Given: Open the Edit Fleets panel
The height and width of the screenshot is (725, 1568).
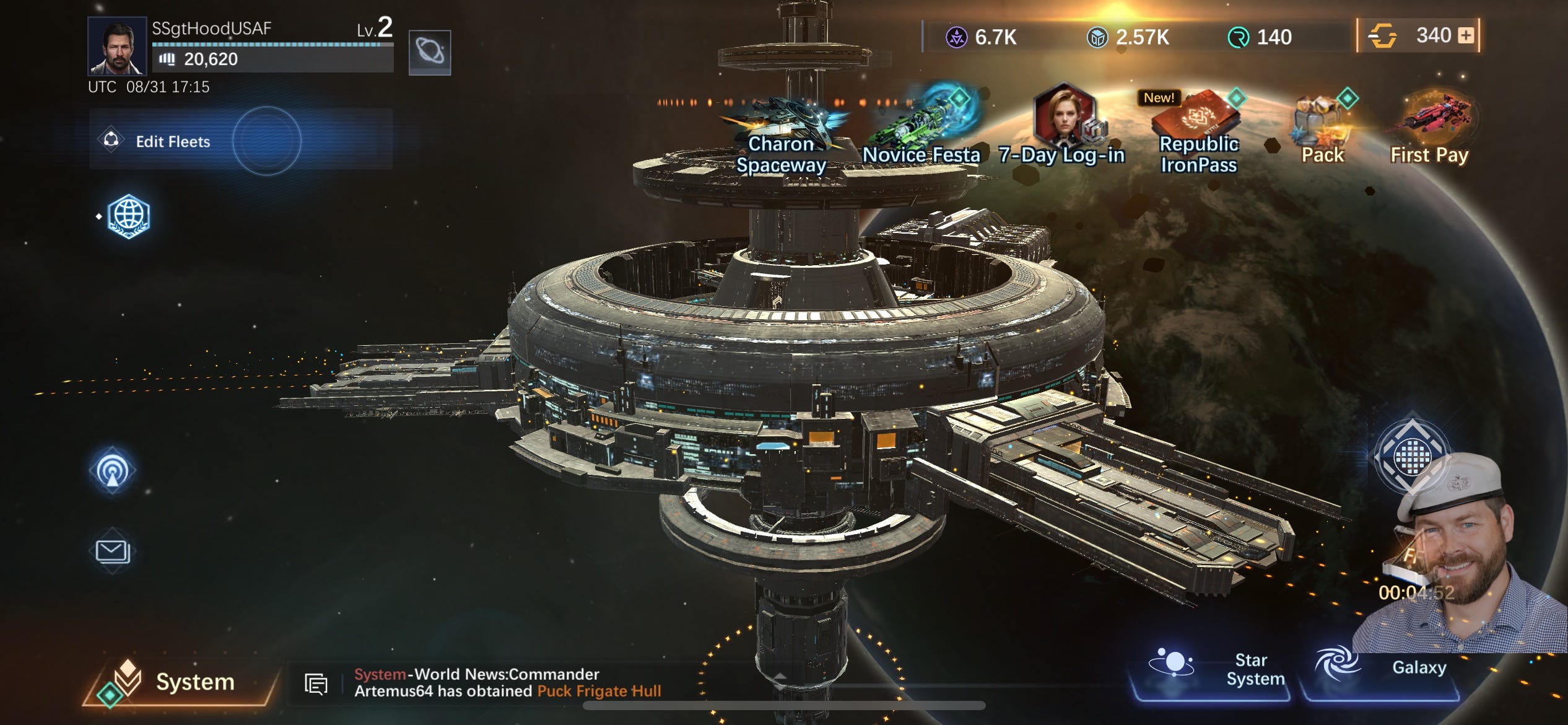Looking at the screenshot, I should pyautogui.click(x=173, y=141).
